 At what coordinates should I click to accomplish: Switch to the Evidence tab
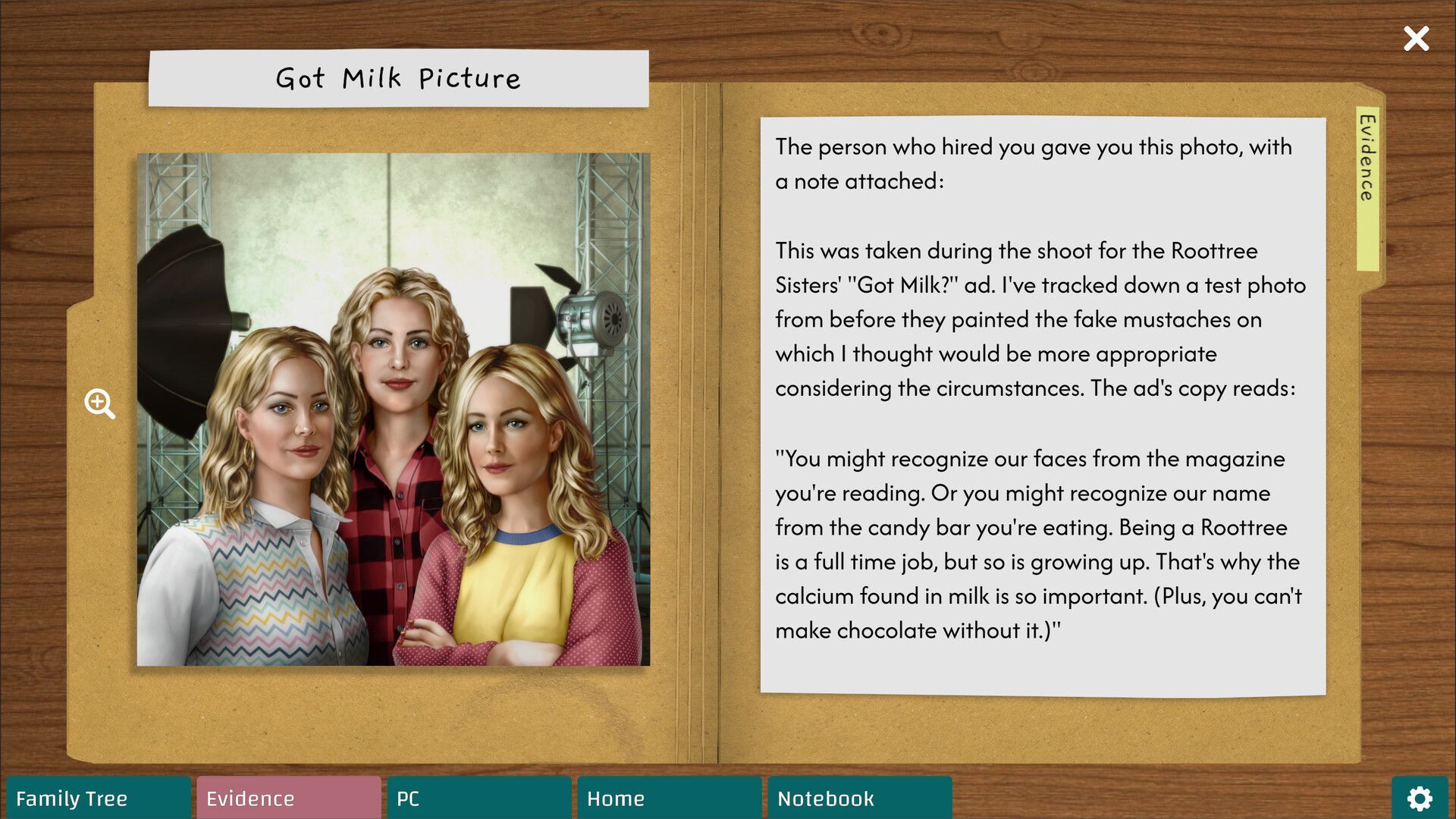[x=288, y=798]
